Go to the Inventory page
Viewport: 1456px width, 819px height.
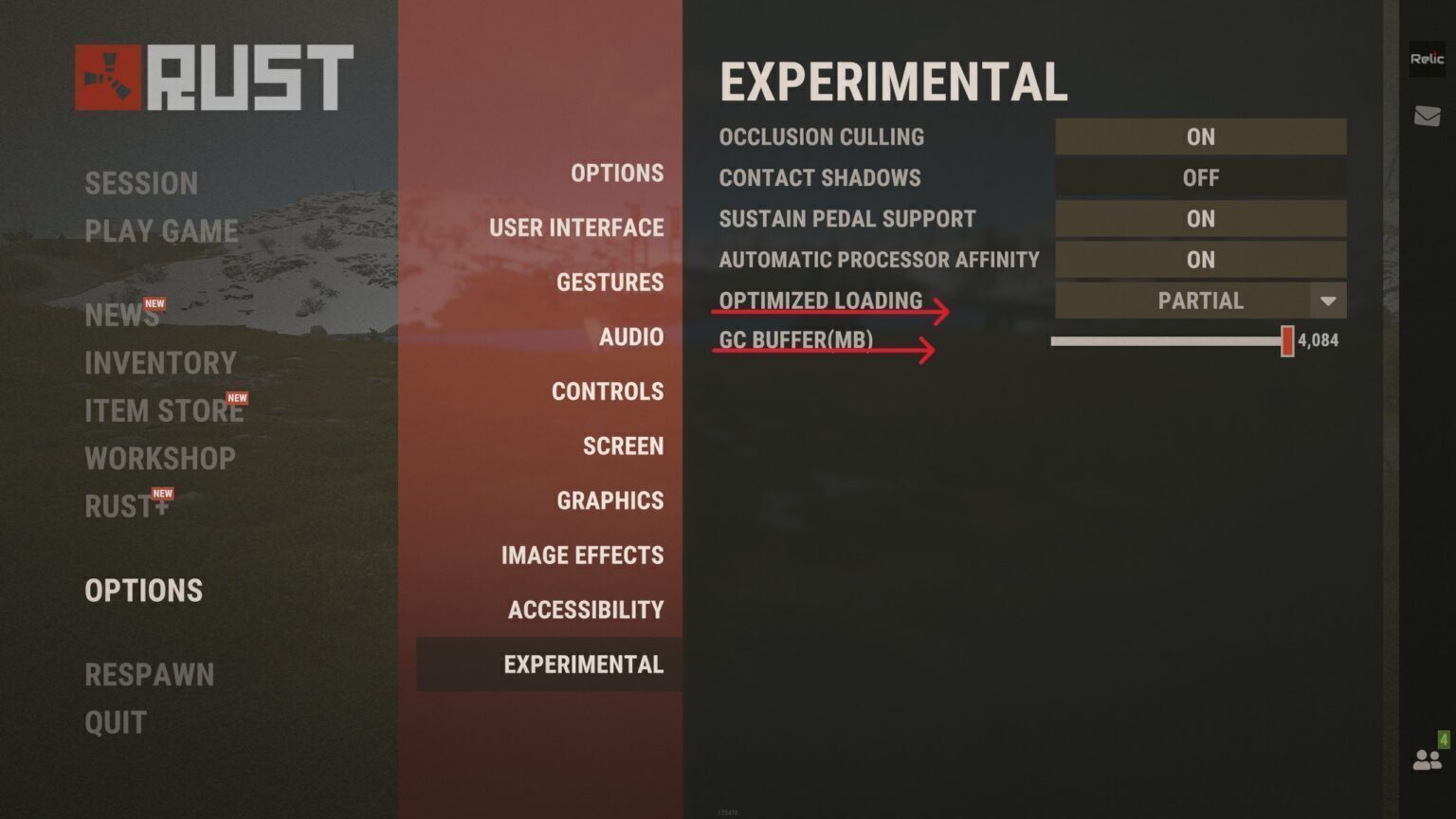coord(160,363)
